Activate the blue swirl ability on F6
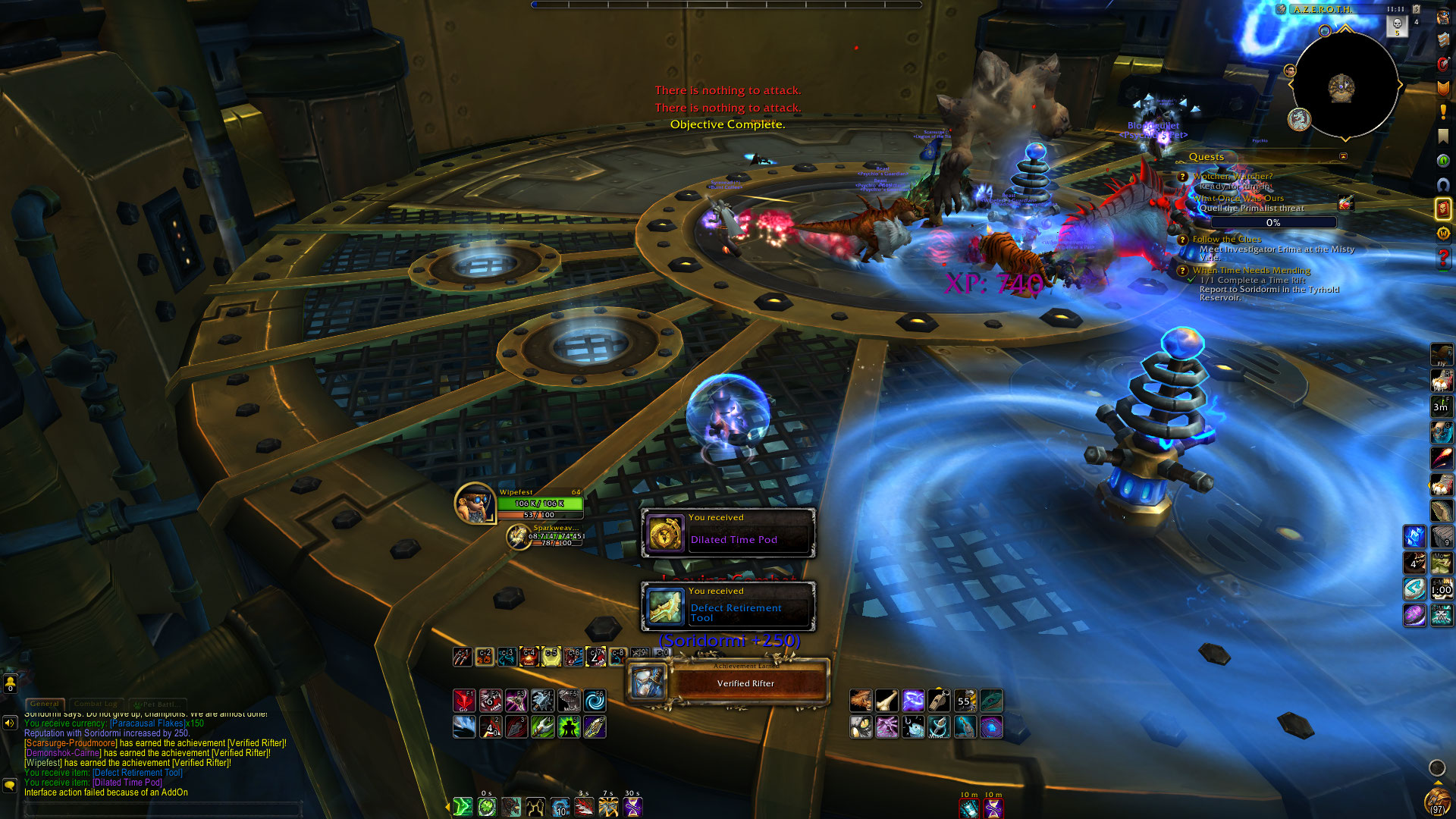This screenshot has height=819, width=1456. coord(595,701)
